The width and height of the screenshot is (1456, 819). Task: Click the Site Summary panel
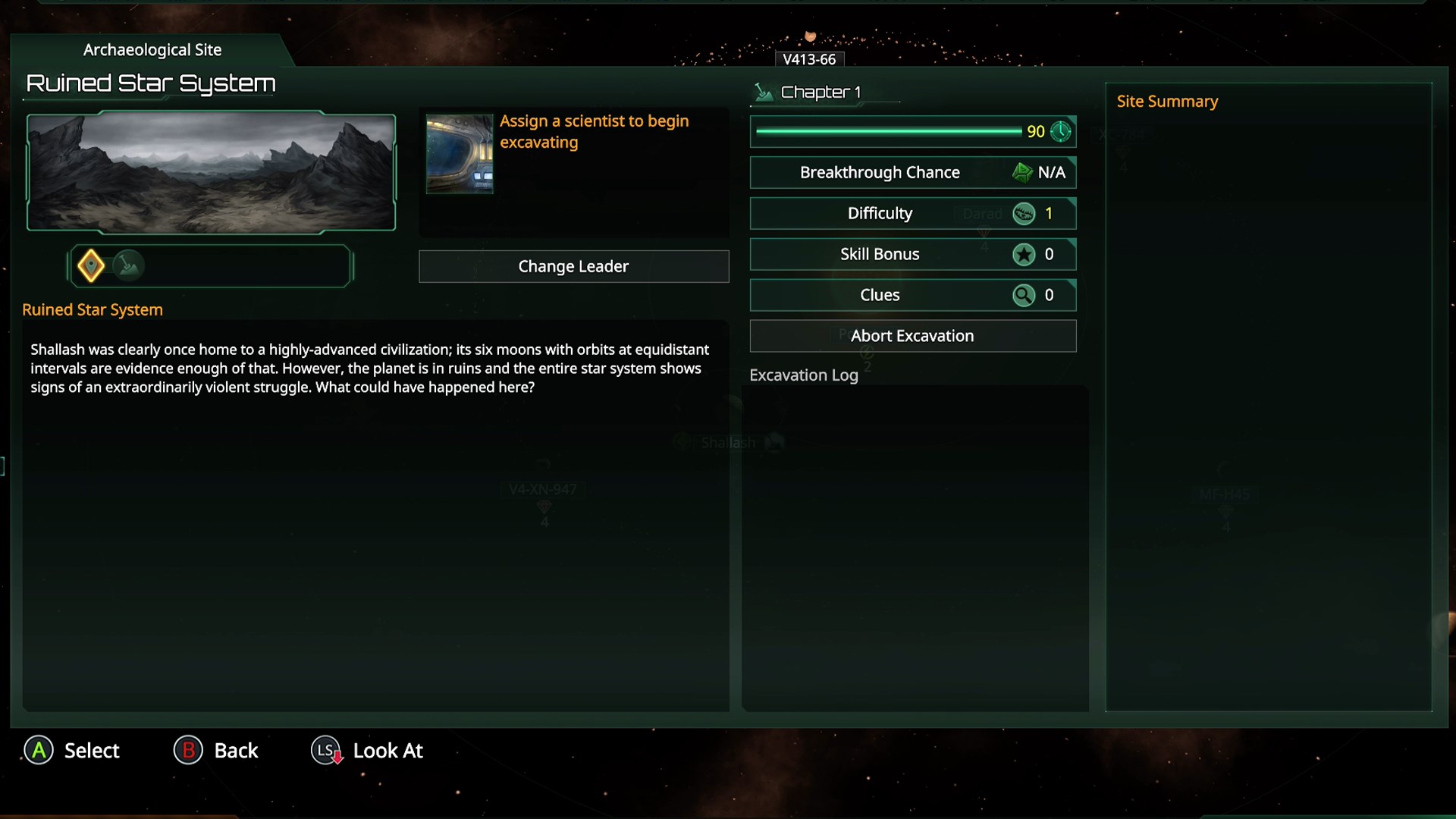[x=1268, y=402]
